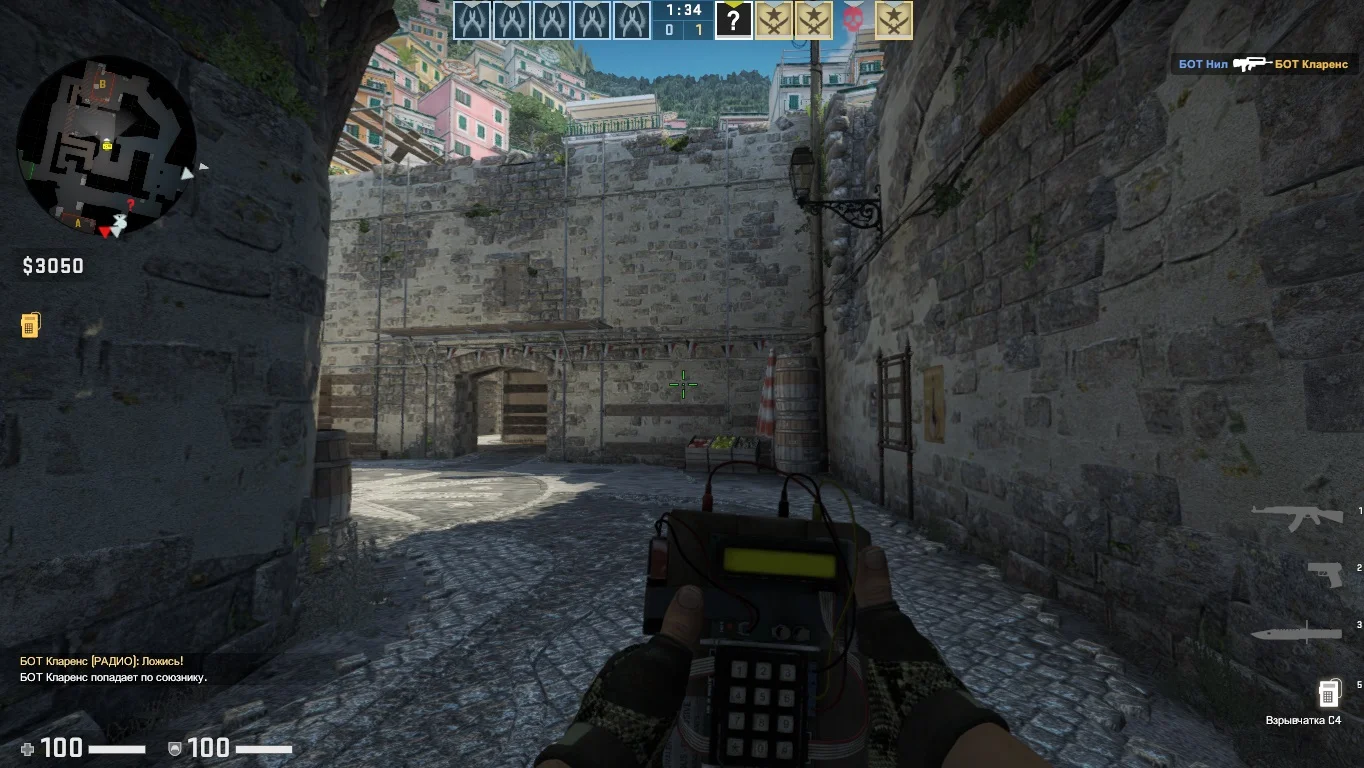The width and height of the screenshot is (1364, 768).
Task: Select the C4 explosive inventory slot
Action: point(1328,692)
